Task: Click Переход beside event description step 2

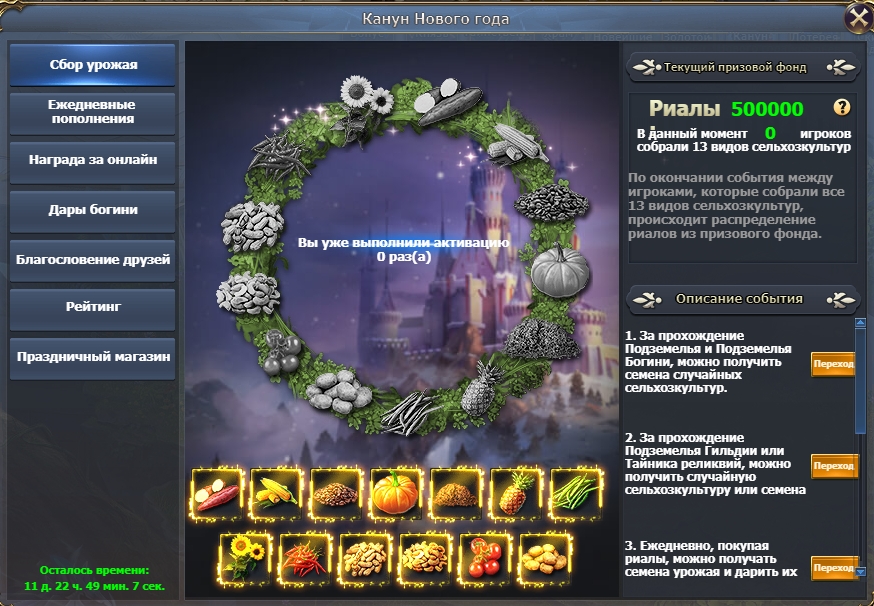Action: pos(833,466)
